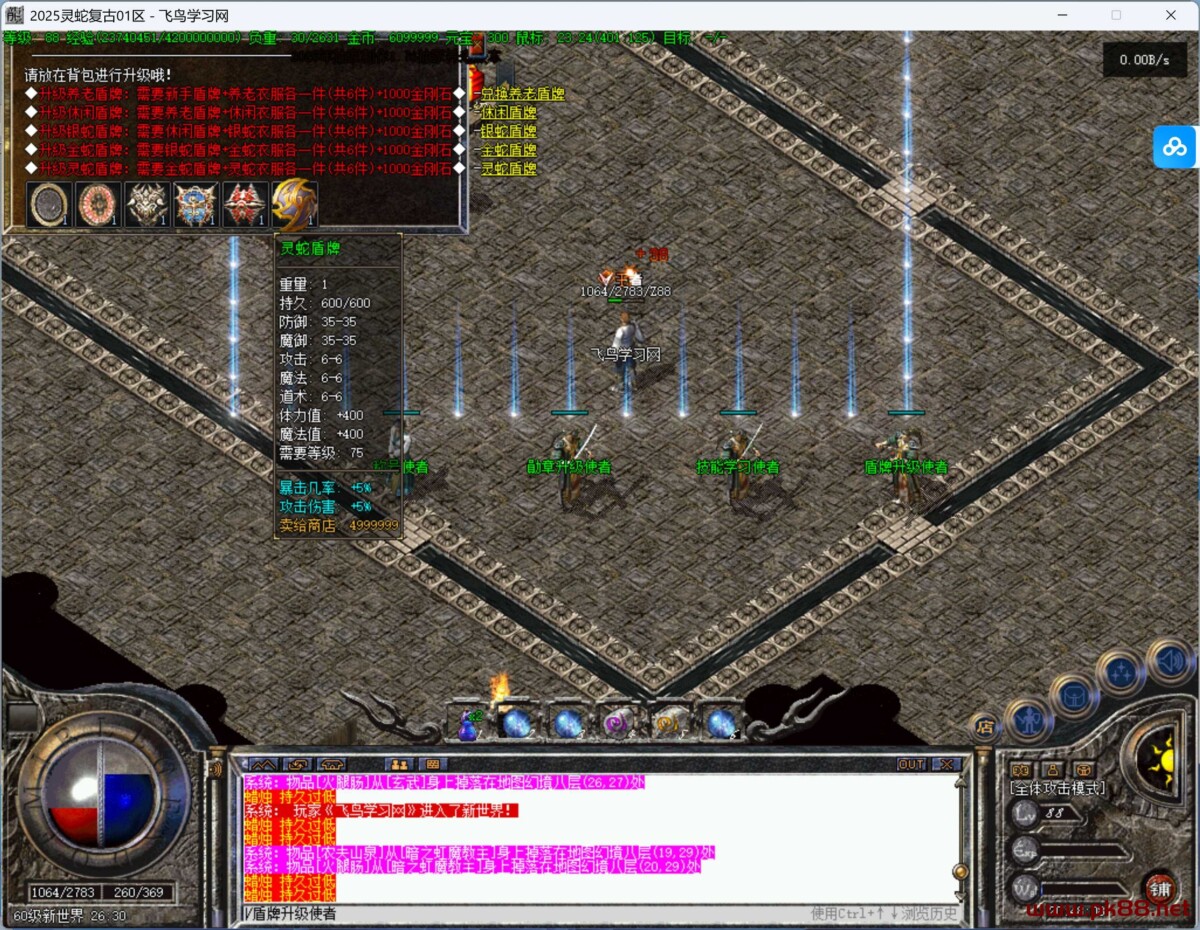Open the 店 shop button
Image resolution: width=1200 pixels, height=930 pixels.
(985, 727)
